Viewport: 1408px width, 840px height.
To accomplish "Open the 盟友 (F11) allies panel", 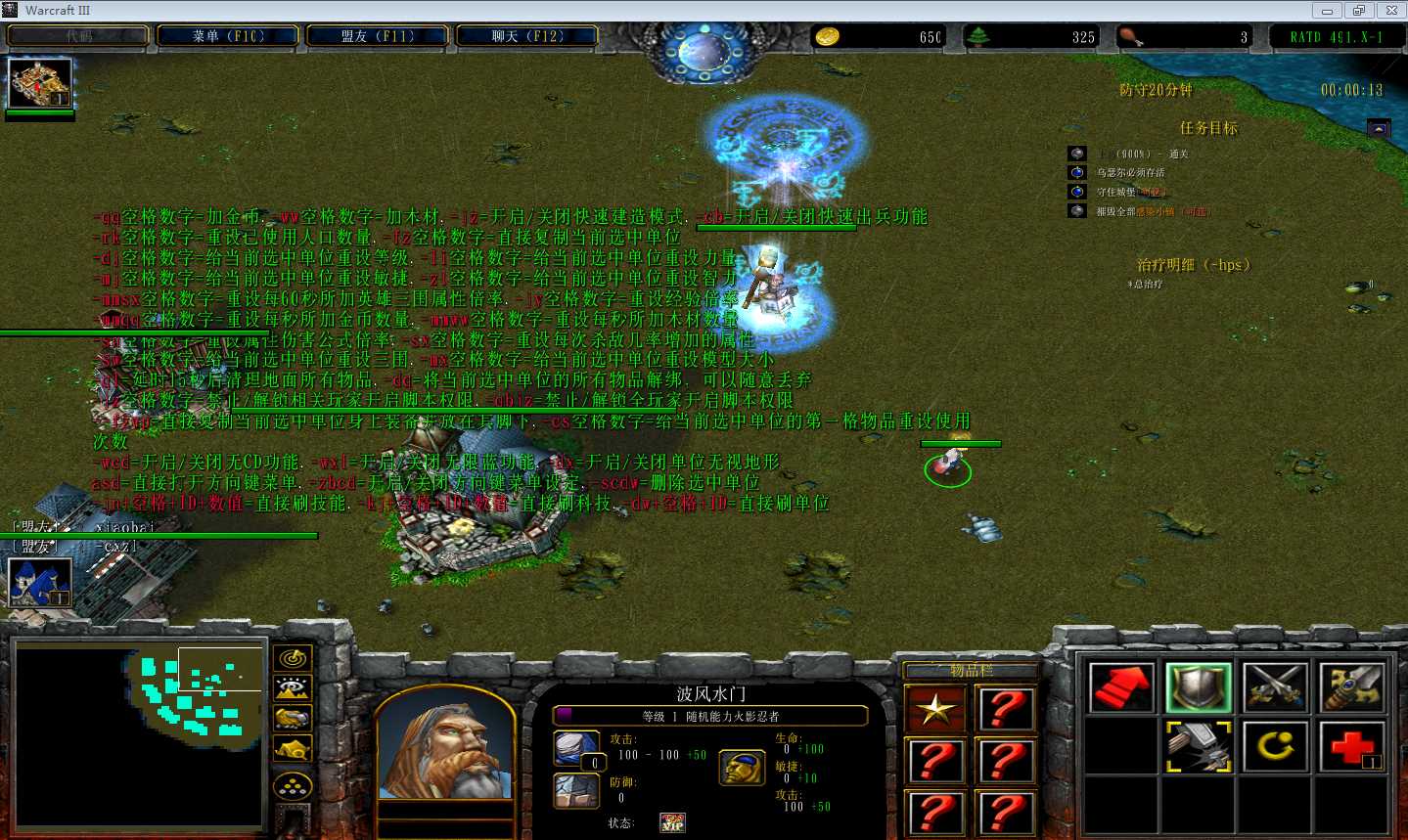I will 378,36.
